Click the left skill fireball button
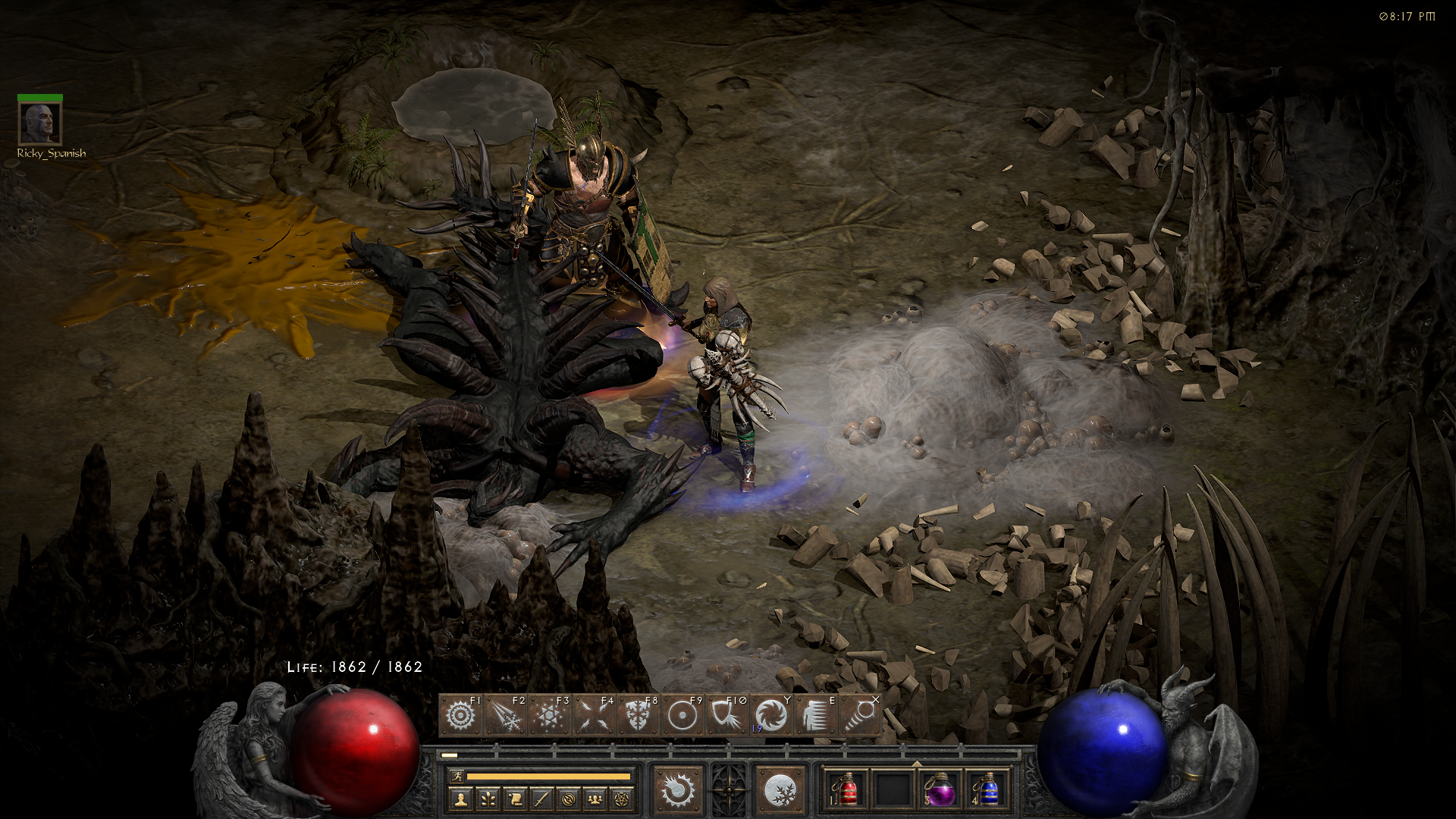The height and width of the screenshot is (819, 1456). [678, 790]
